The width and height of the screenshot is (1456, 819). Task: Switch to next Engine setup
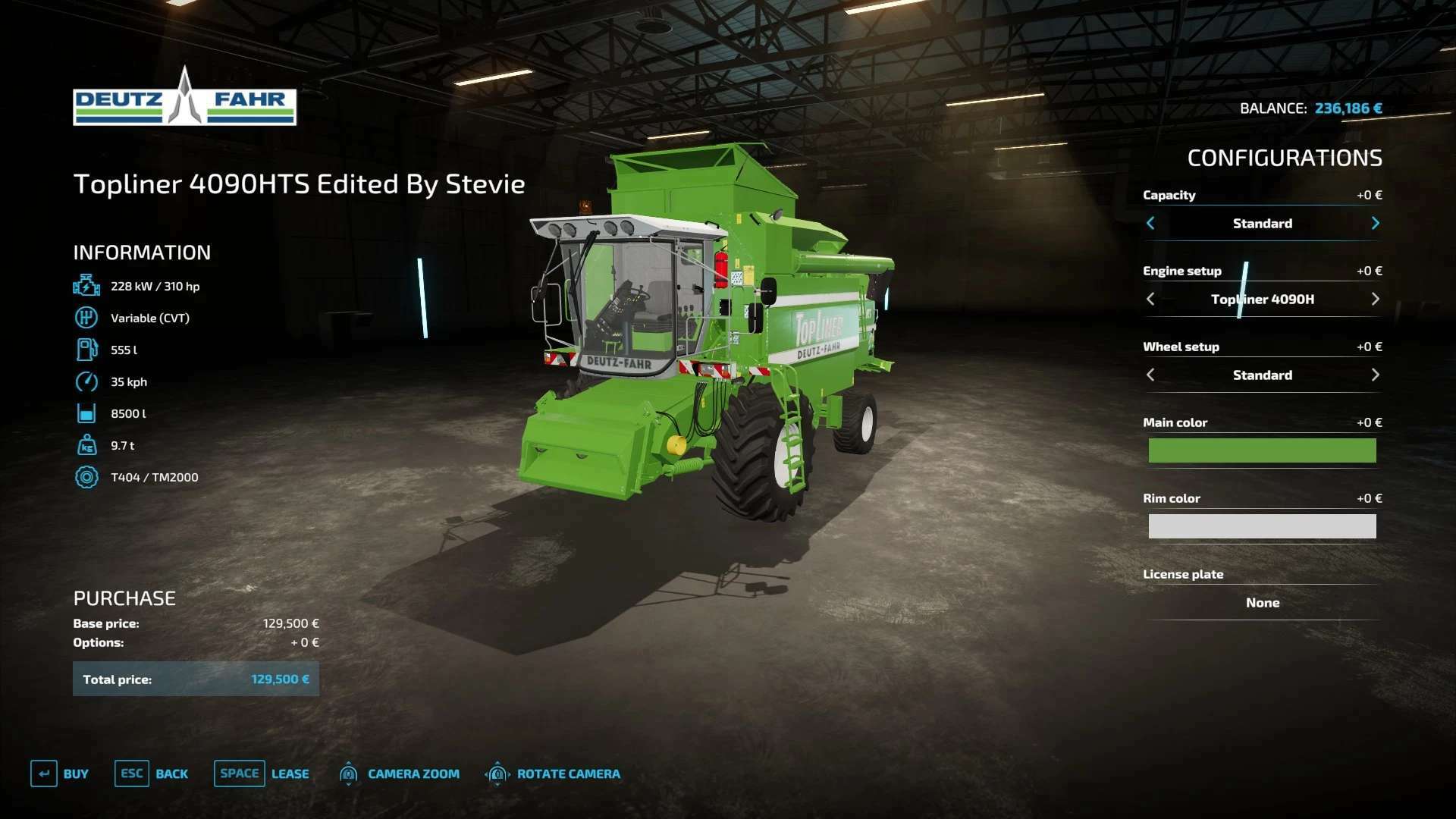tap(1375, 299)
